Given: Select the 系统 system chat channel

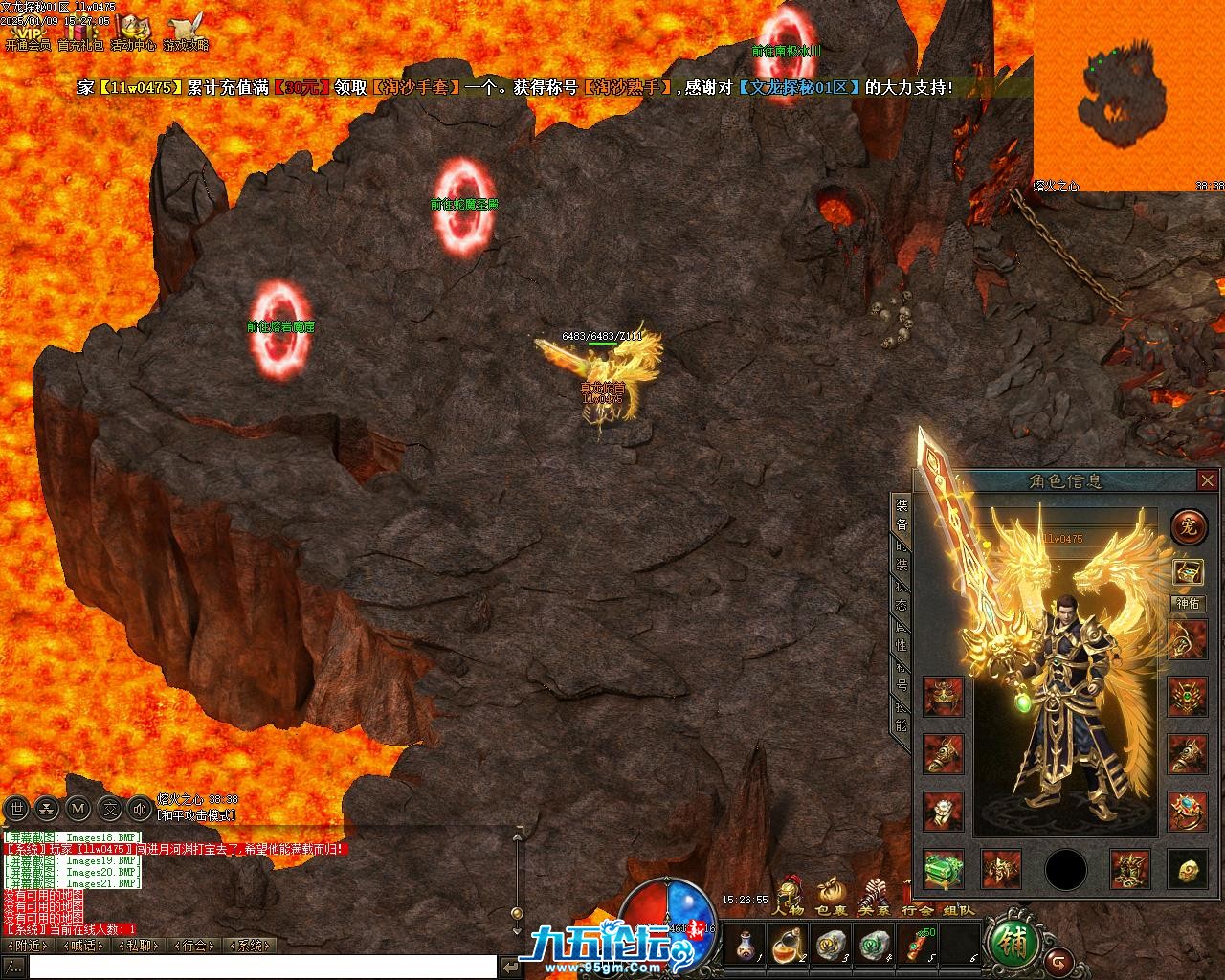Looking at the screenshot, I should click(250, 946).
